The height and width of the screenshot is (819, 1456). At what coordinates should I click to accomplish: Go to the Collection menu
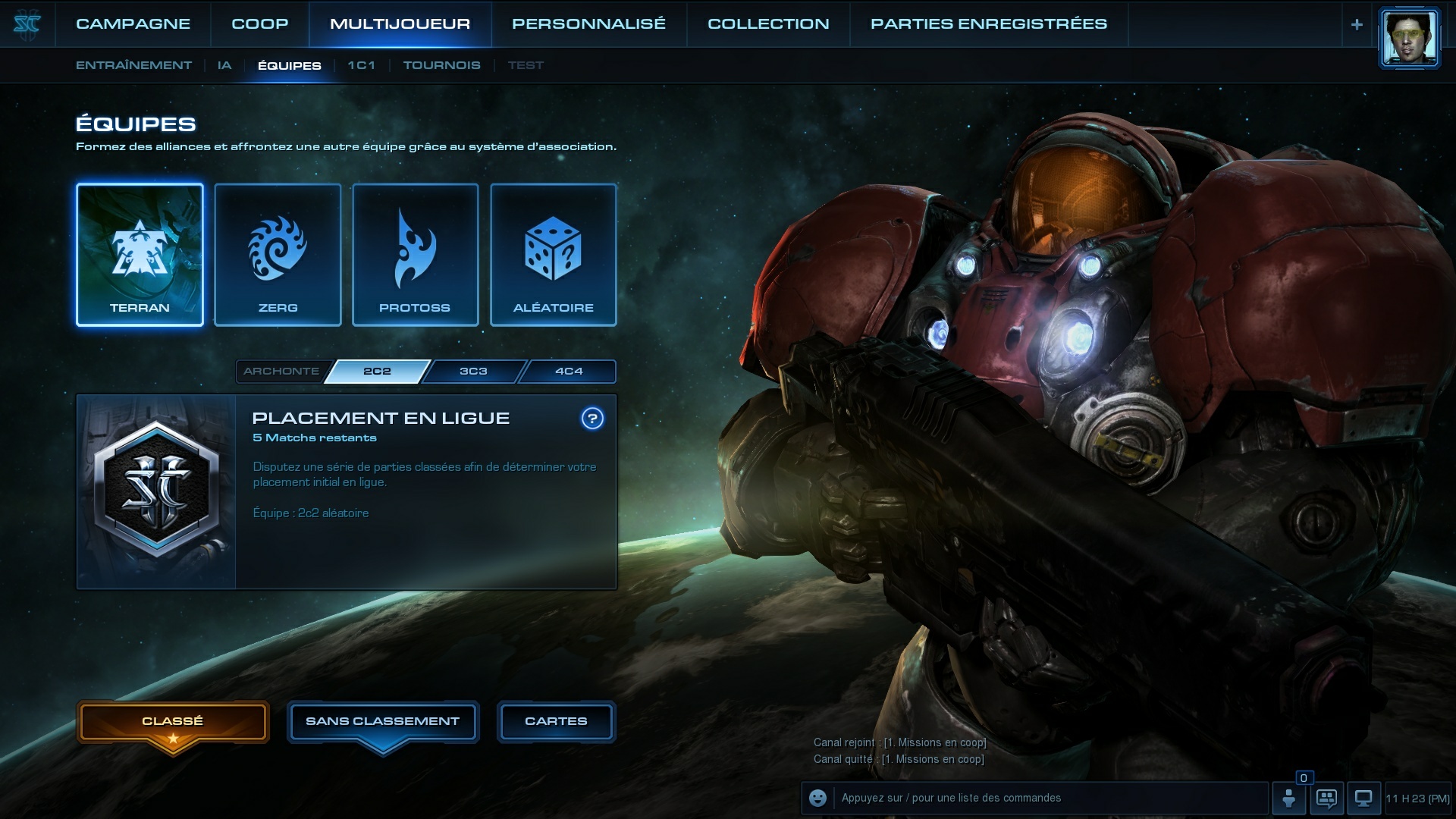point(768,24)
